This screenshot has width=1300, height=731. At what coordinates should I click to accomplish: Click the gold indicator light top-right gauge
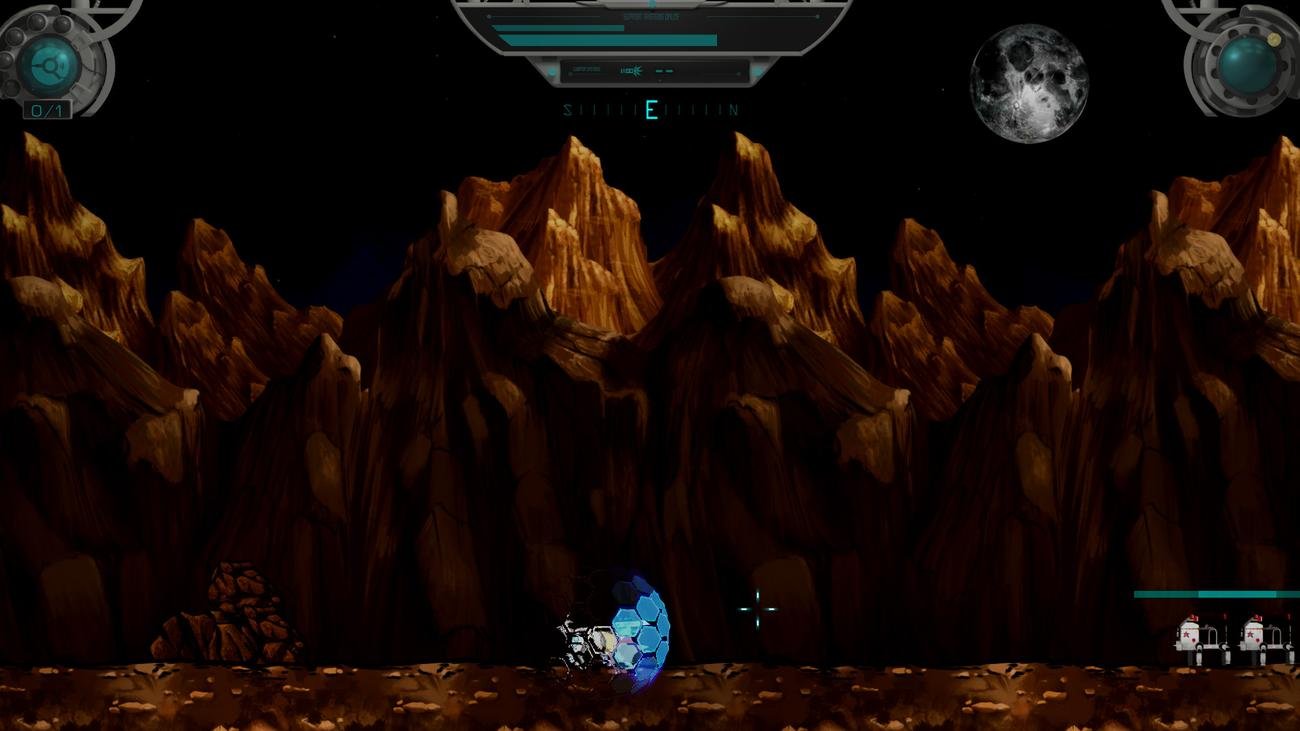[x=1274, y=40]
